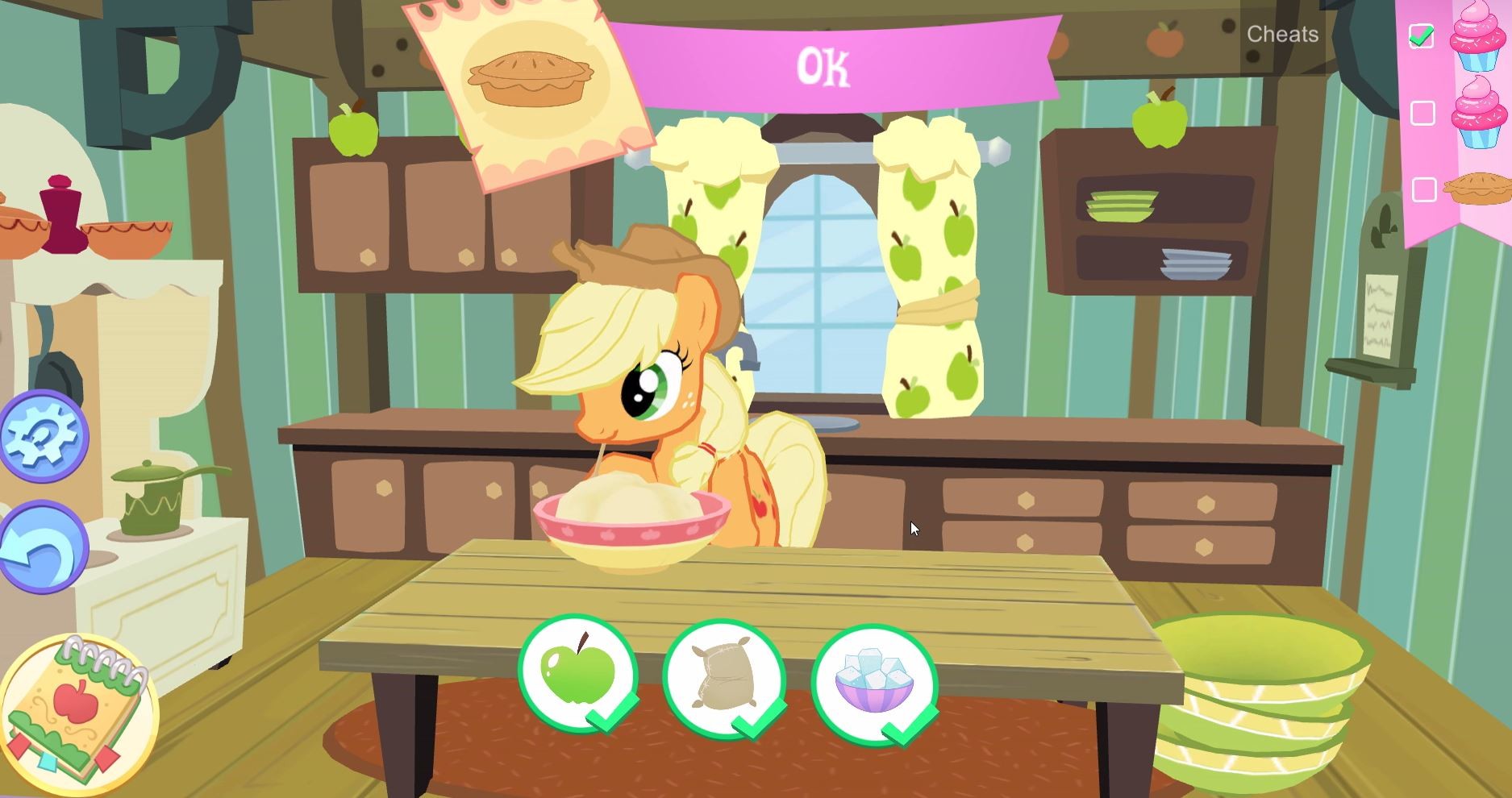Tap the mixing bowl of dough
The width and height of the screenshot is (1512, 798).
click(633, 524)
